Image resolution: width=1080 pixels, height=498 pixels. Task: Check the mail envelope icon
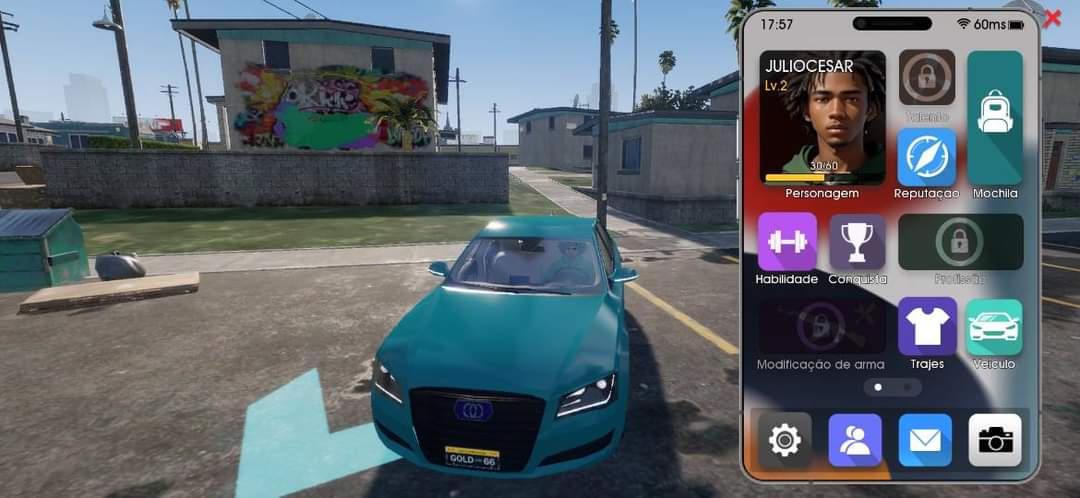(925, 440)
